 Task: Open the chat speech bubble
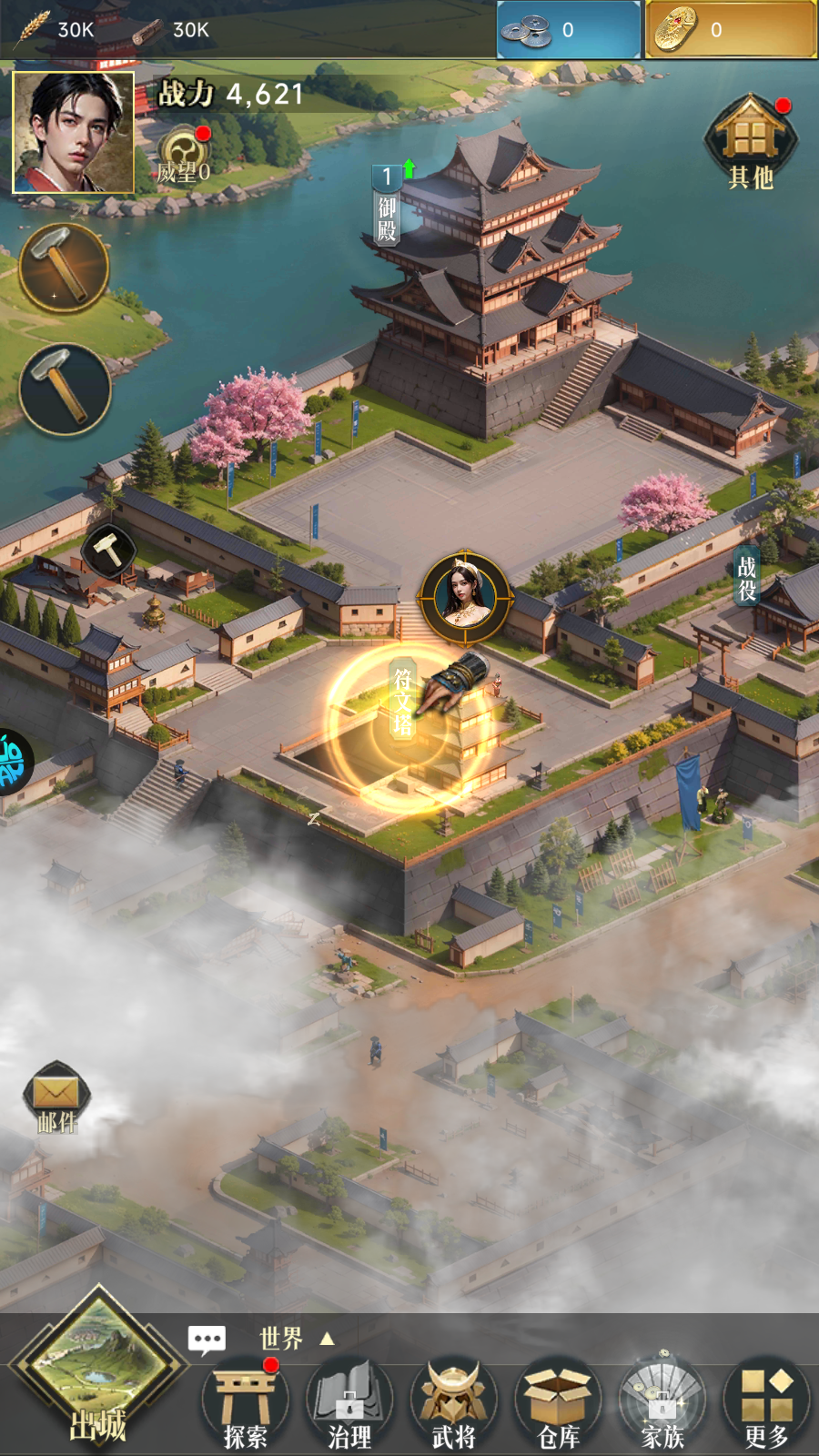(207, 1339)
